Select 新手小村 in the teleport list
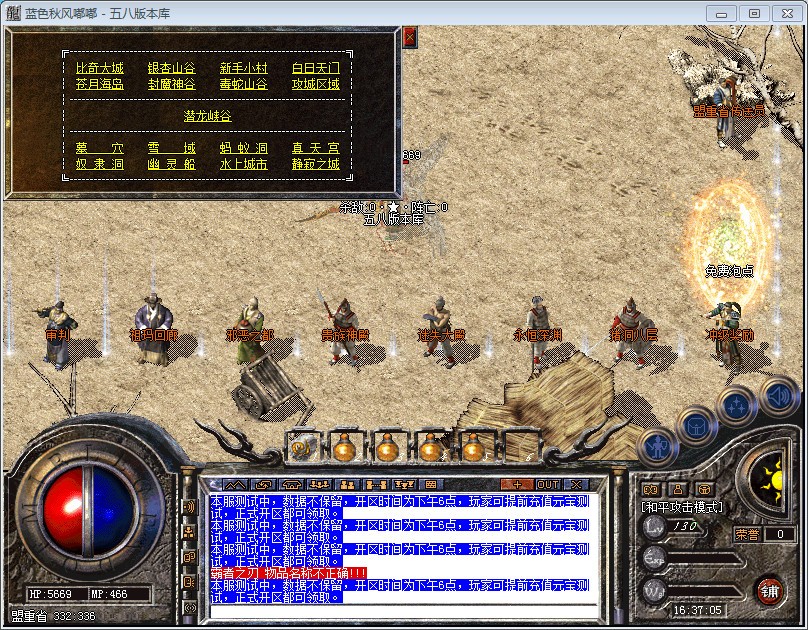Image resolution: width=808 pixels, height=630 pixels. point(244,68)
